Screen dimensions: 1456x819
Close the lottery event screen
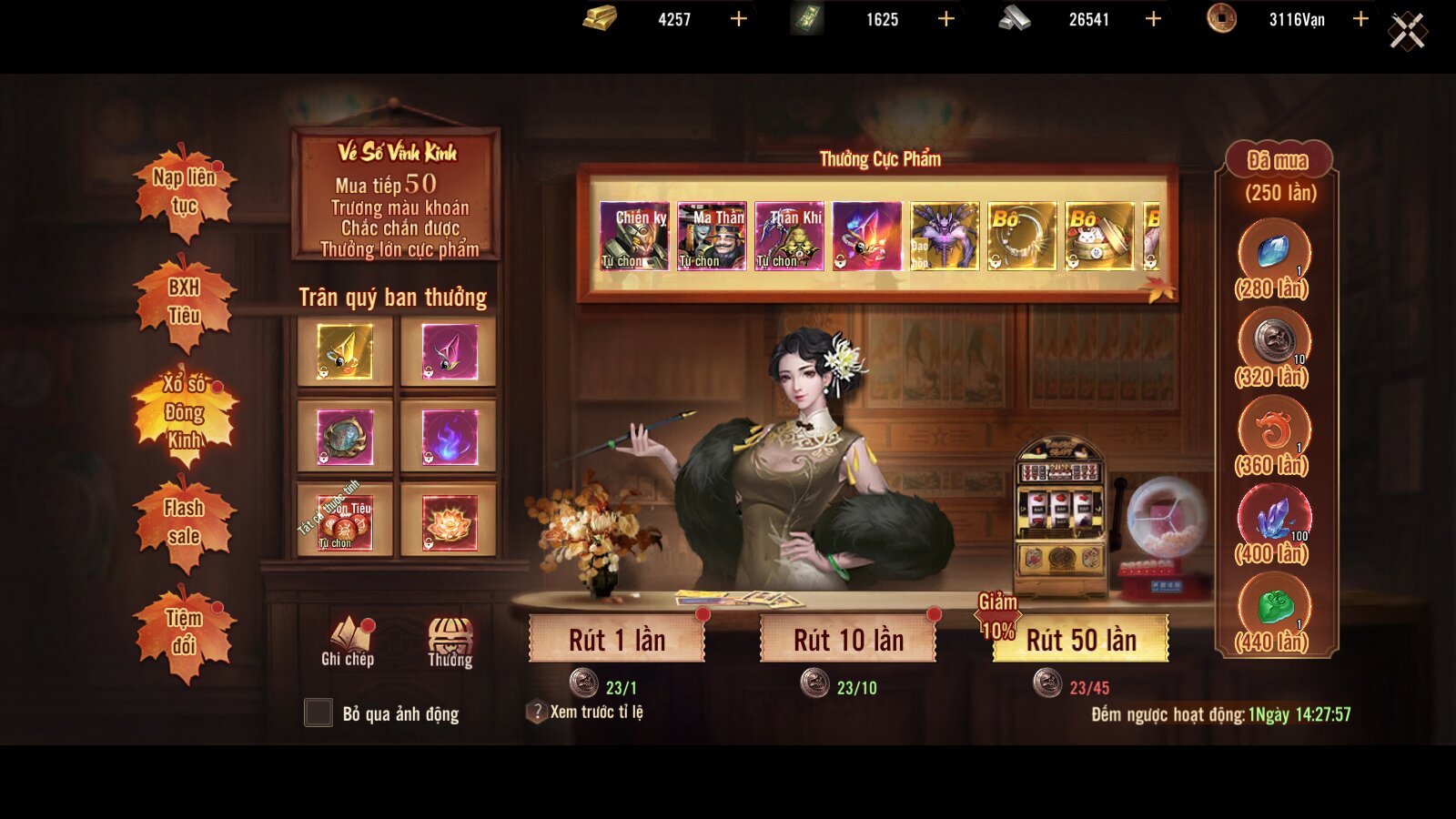[1407, 32]
